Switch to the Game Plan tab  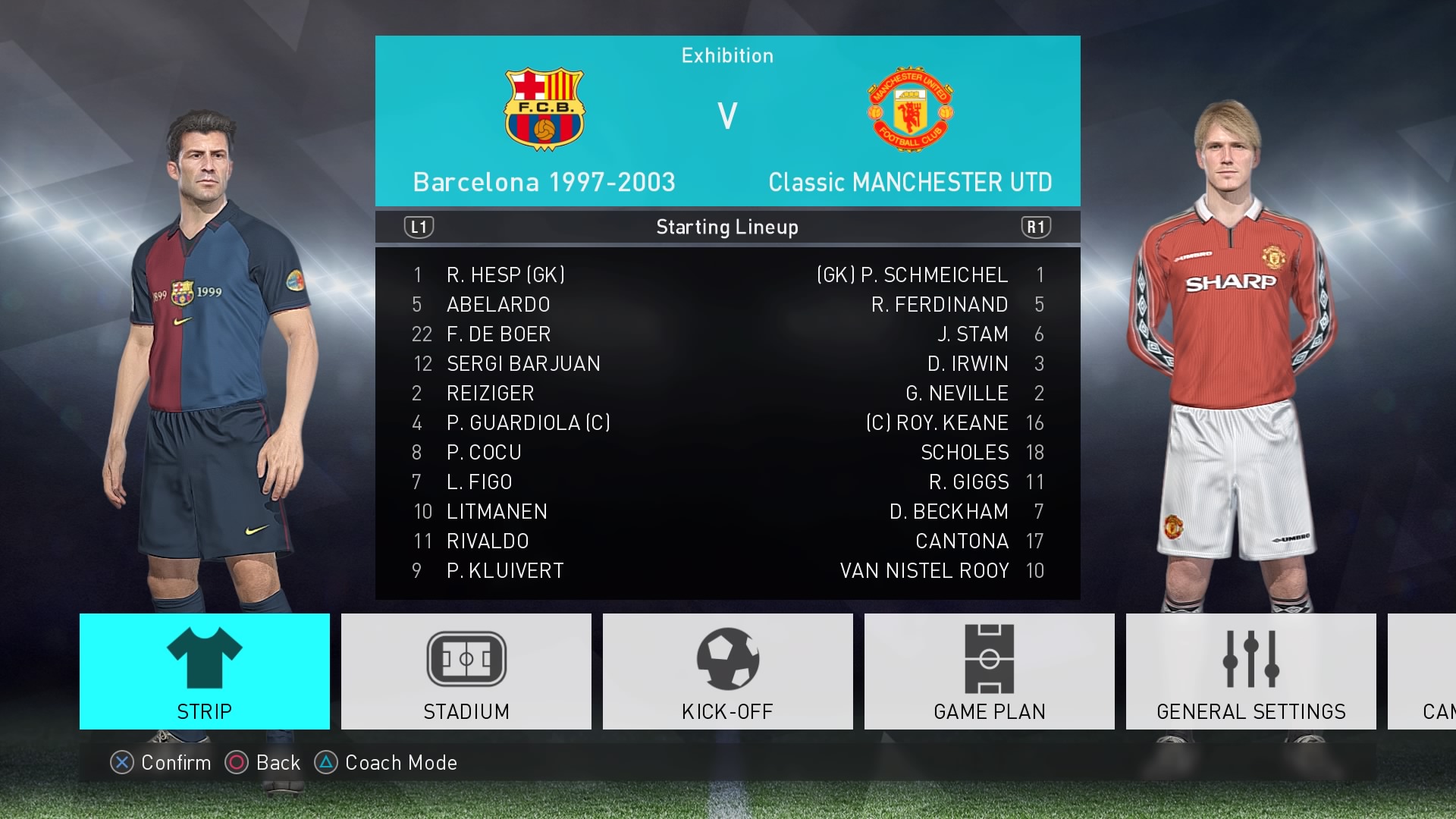(x=988, y=671)
